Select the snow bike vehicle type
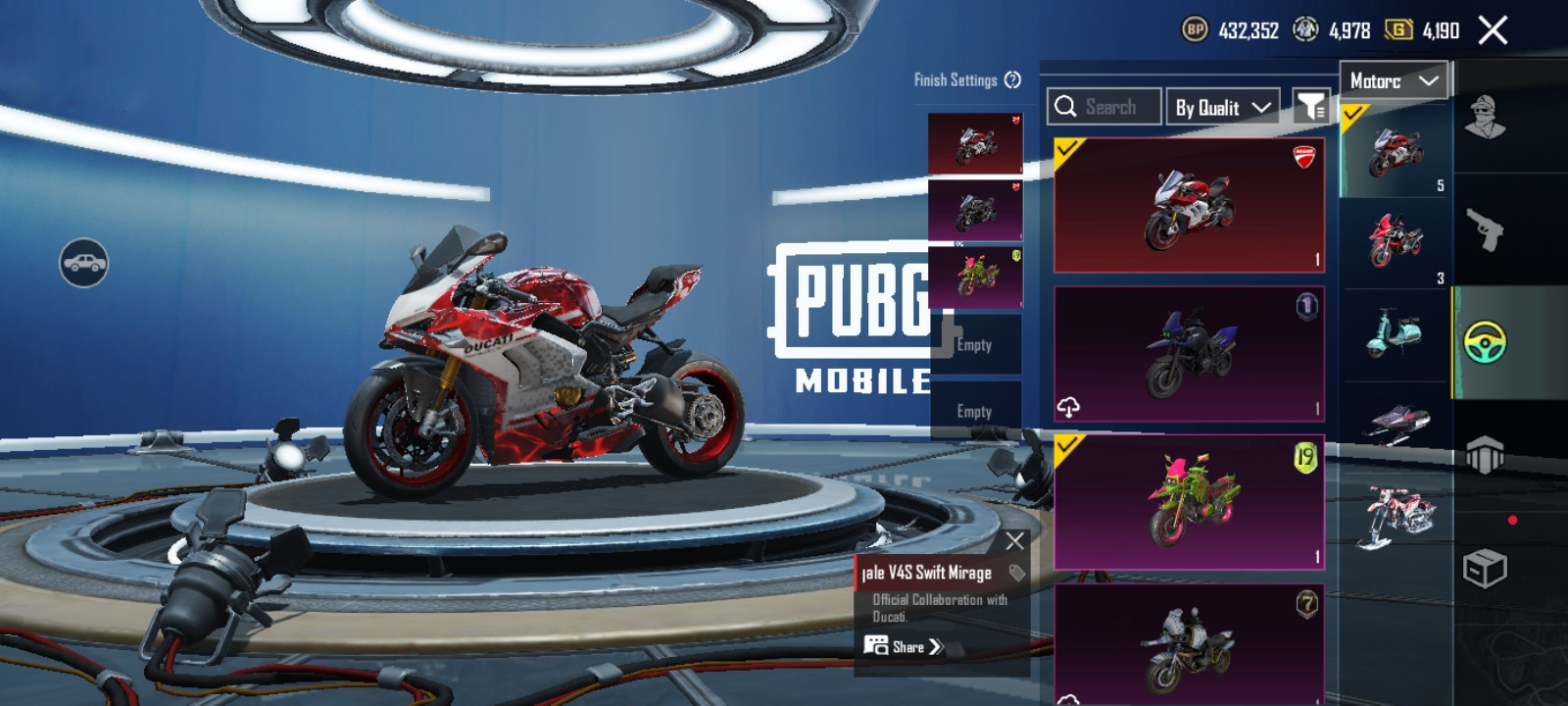Screen dimensions: 1568x706 (1396, 516)
